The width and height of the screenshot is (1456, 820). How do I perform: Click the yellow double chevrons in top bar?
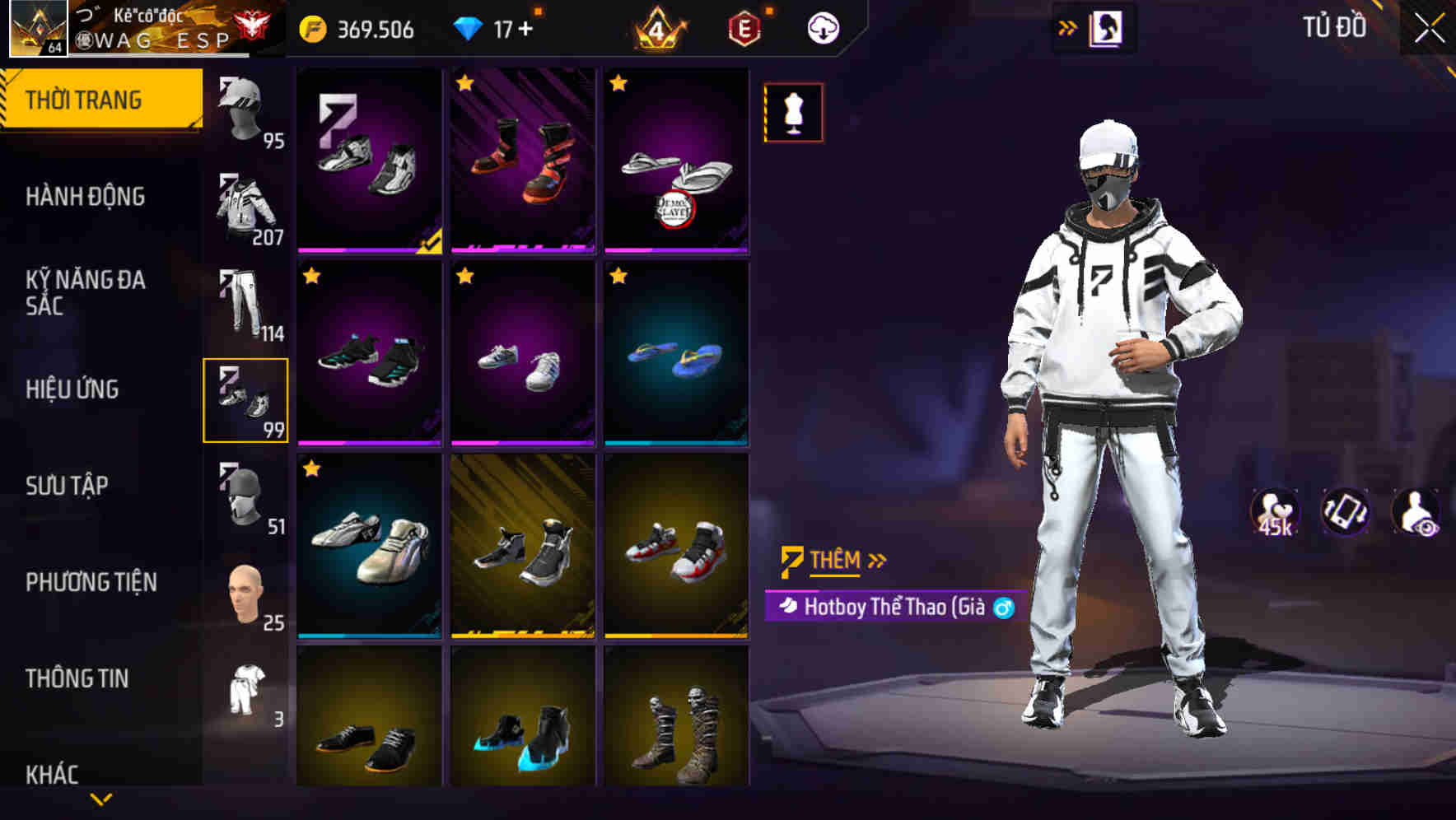point(1068,27)
